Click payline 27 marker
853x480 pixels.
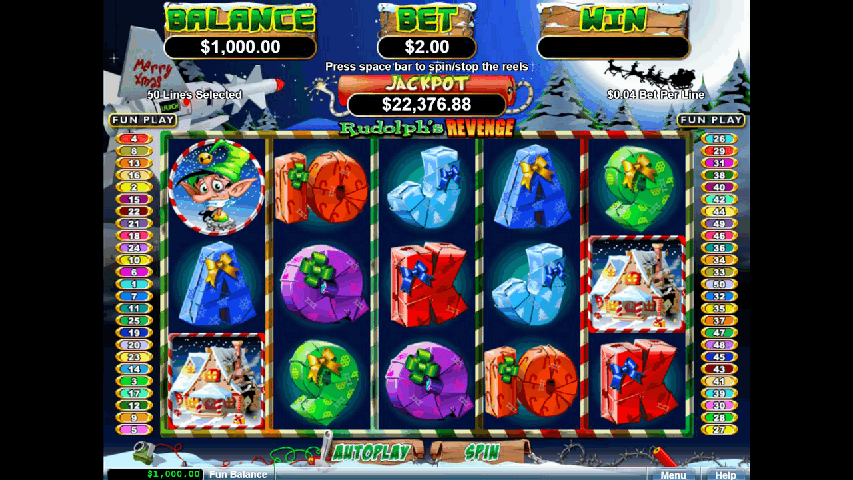(x=717, y=429)
